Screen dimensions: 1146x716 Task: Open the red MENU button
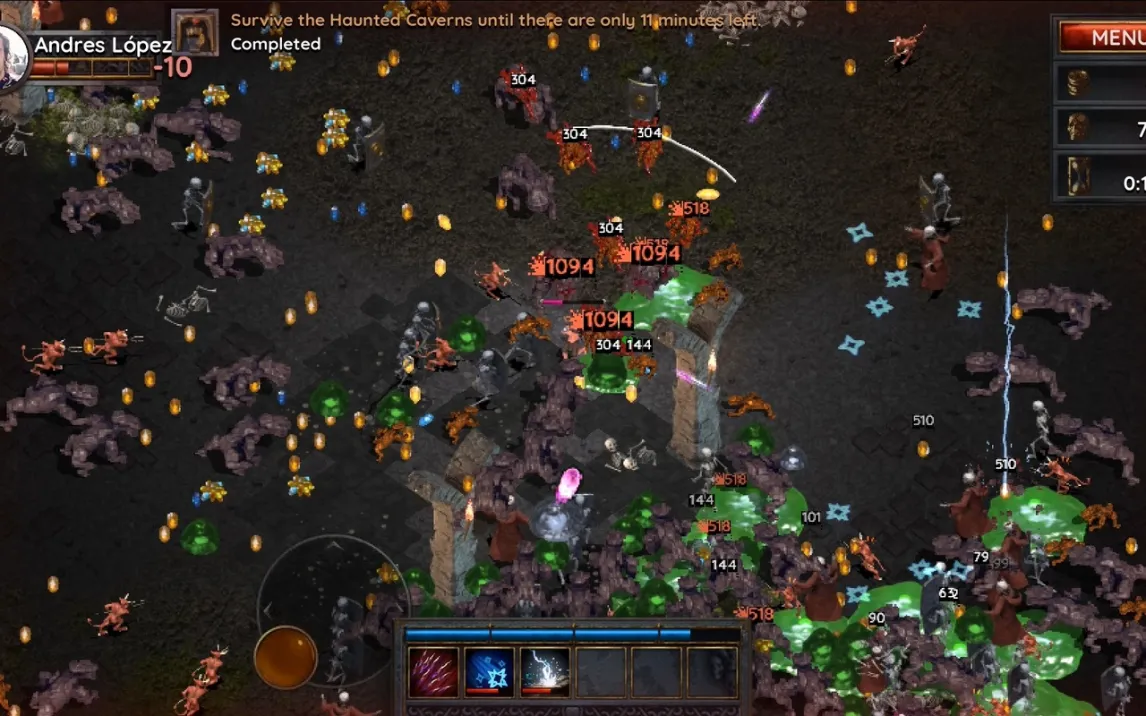click(1102, 37)
